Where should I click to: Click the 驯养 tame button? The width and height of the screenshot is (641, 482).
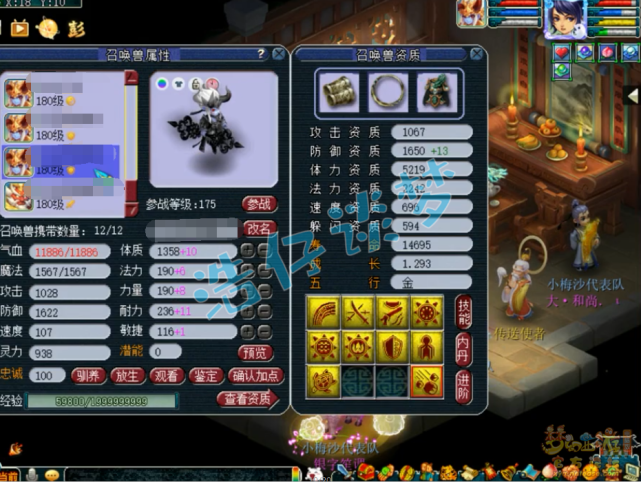(x=86, y=376)
